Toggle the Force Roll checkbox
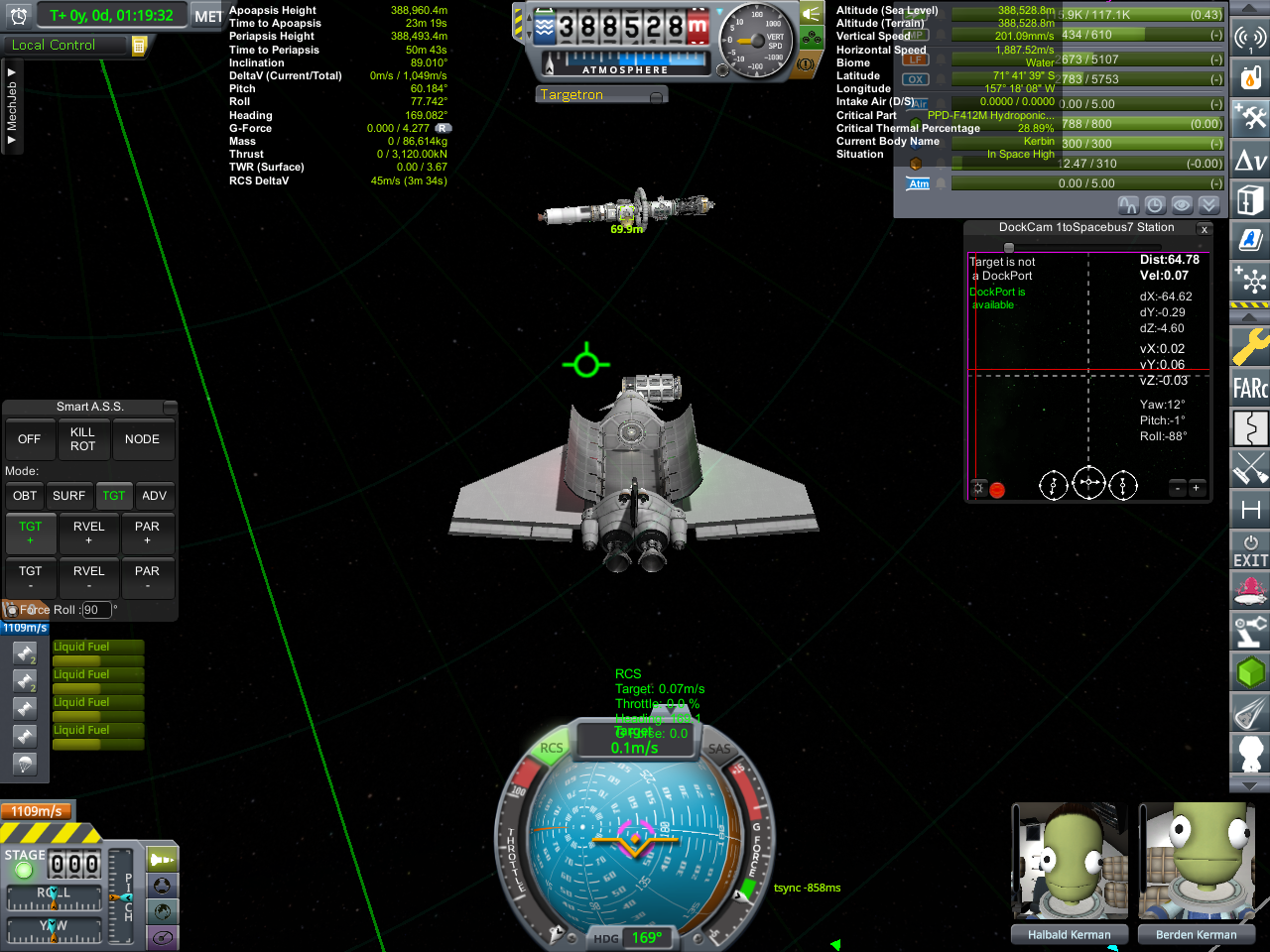This screenshot has height=952, width=1270. tap(12, 611)
